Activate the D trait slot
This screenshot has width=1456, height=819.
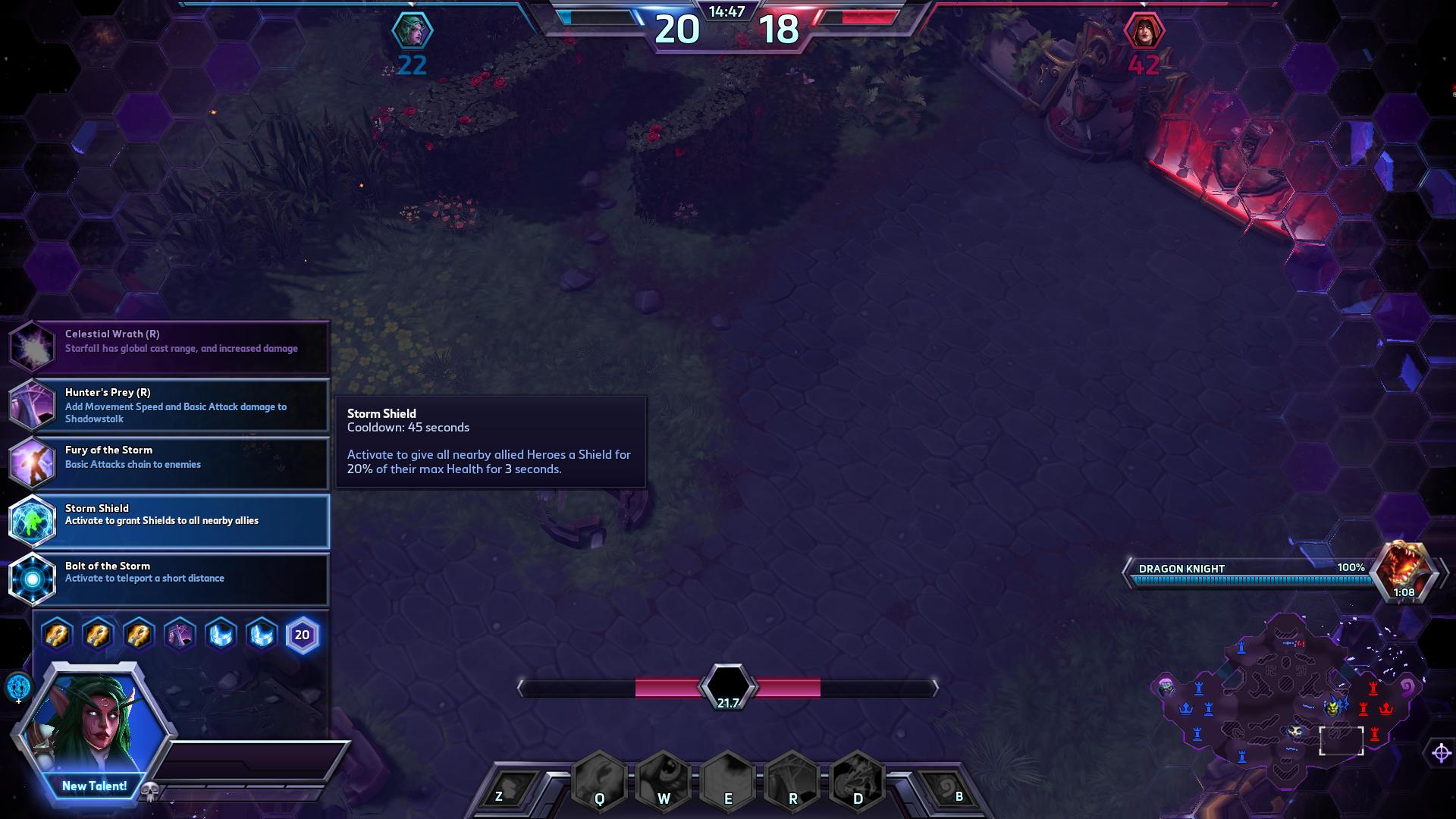tap(858, 781)
